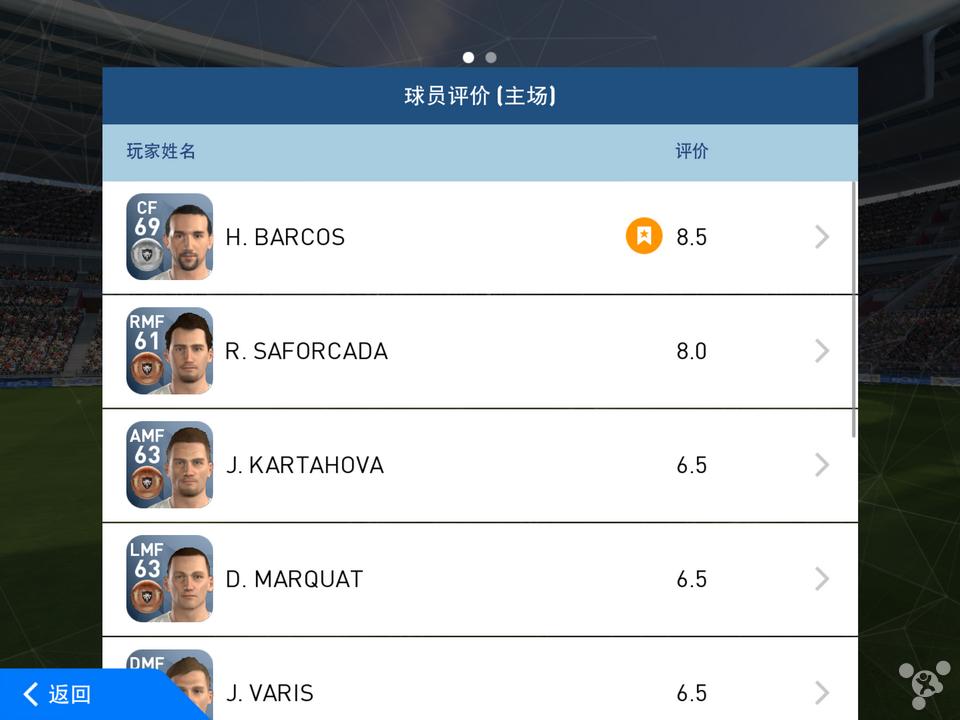Click the player list scrollbar

[854, 308]
